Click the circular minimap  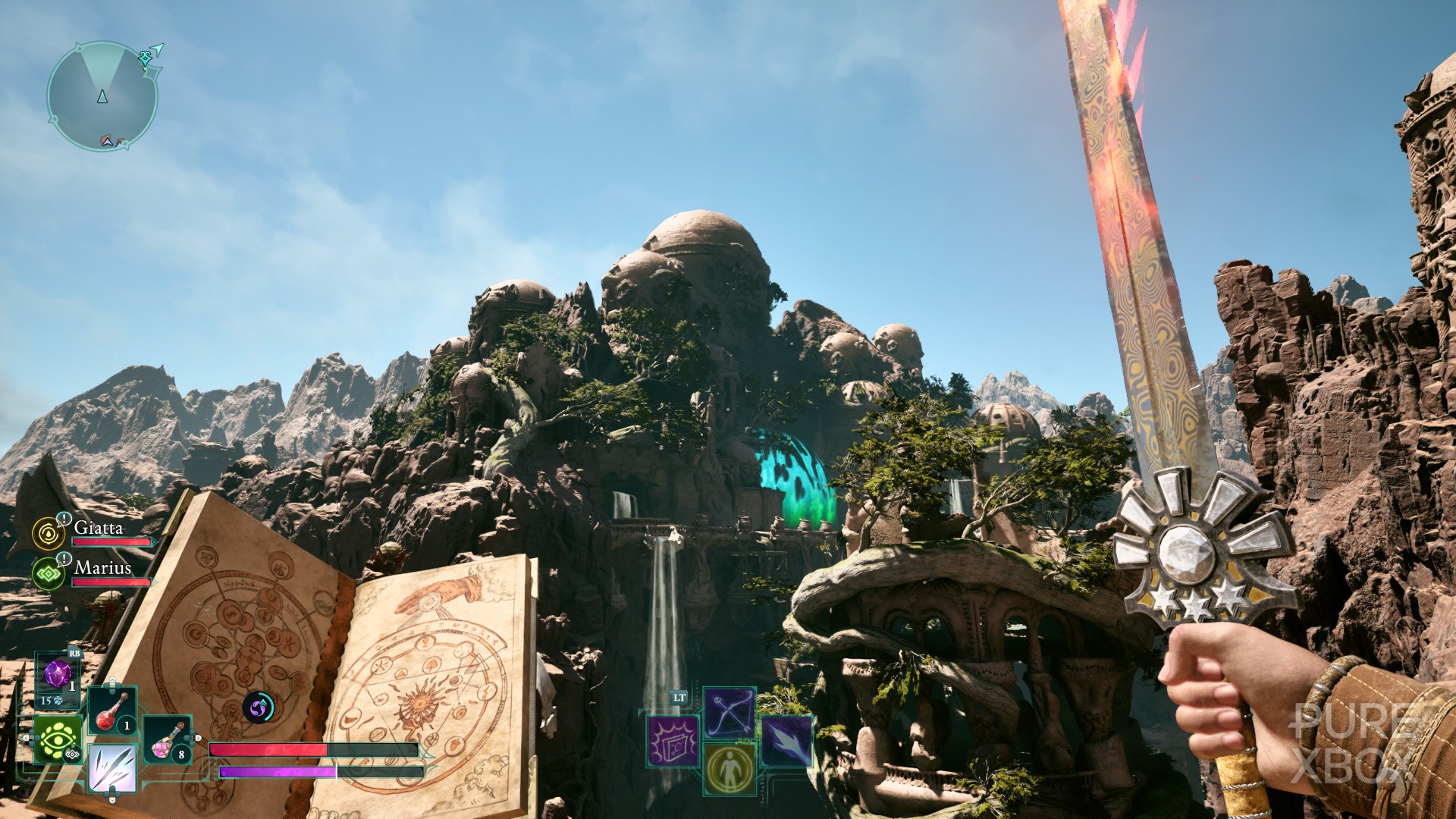point(102,96)
